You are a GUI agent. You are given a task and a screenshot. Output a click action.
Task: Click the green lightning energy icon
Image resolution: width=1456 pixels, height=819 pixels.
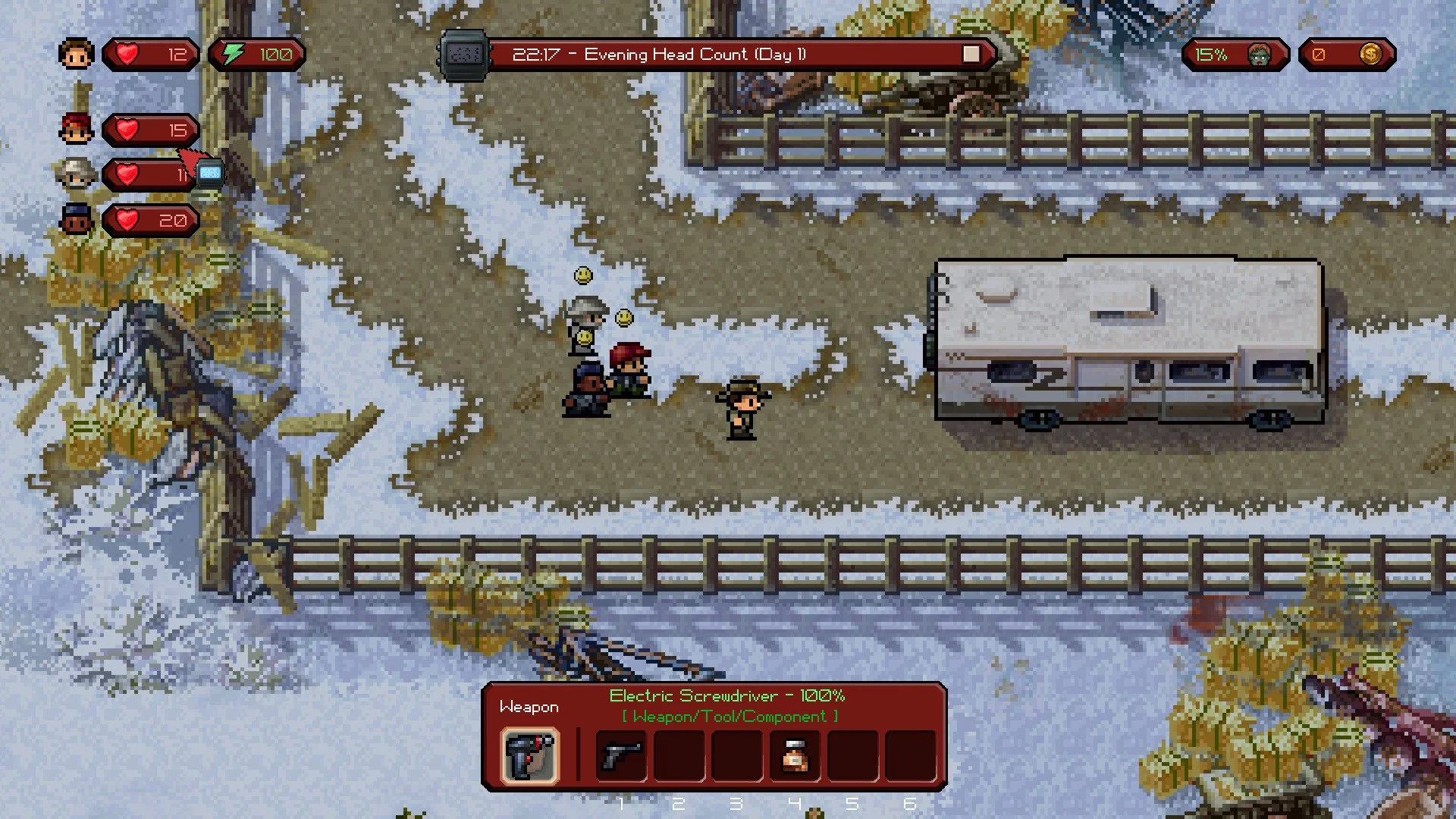click(233, 54)
